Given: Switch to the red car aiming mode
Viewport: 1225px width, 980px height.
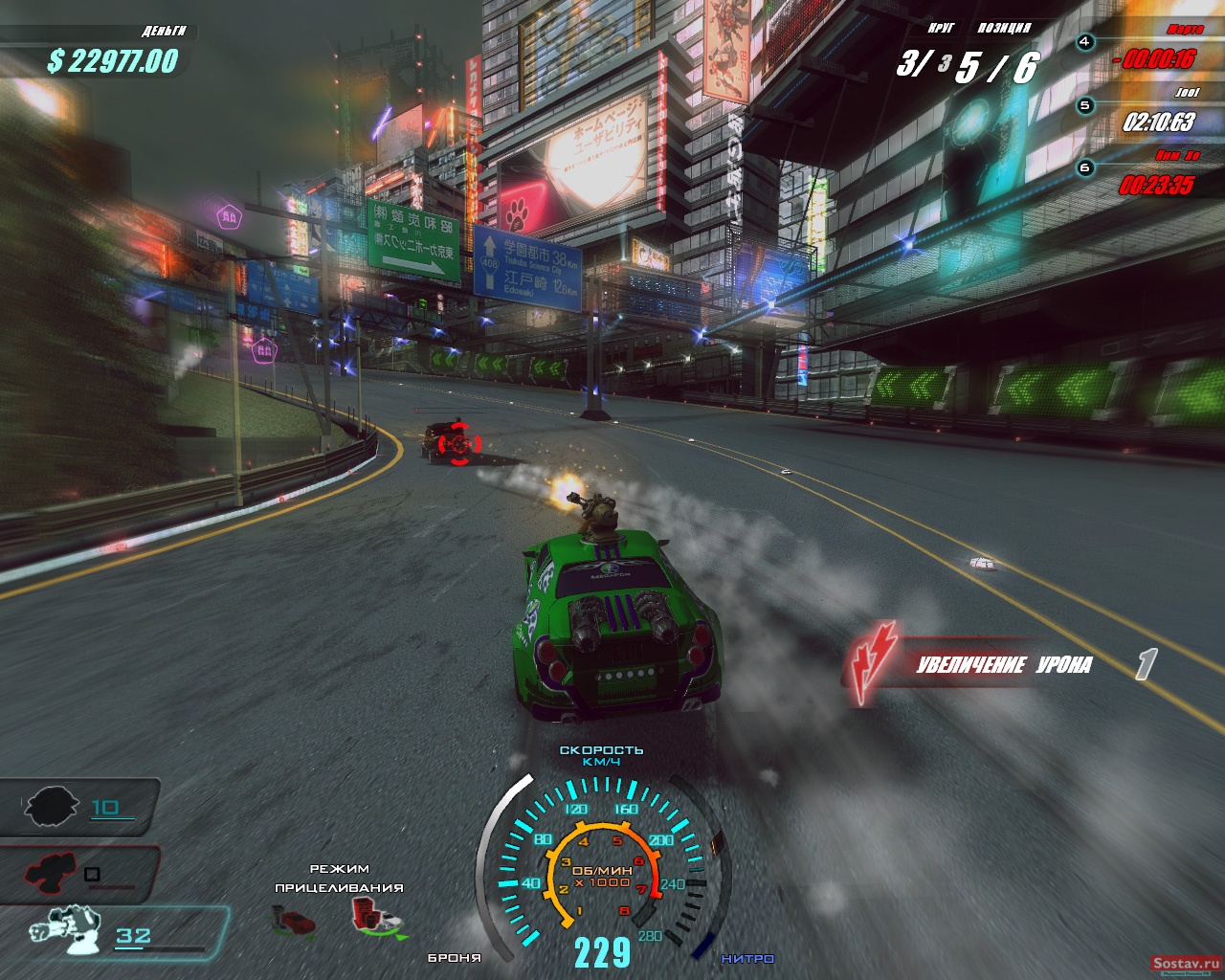Looking at the screenshot, I should [x=293, y=922].
